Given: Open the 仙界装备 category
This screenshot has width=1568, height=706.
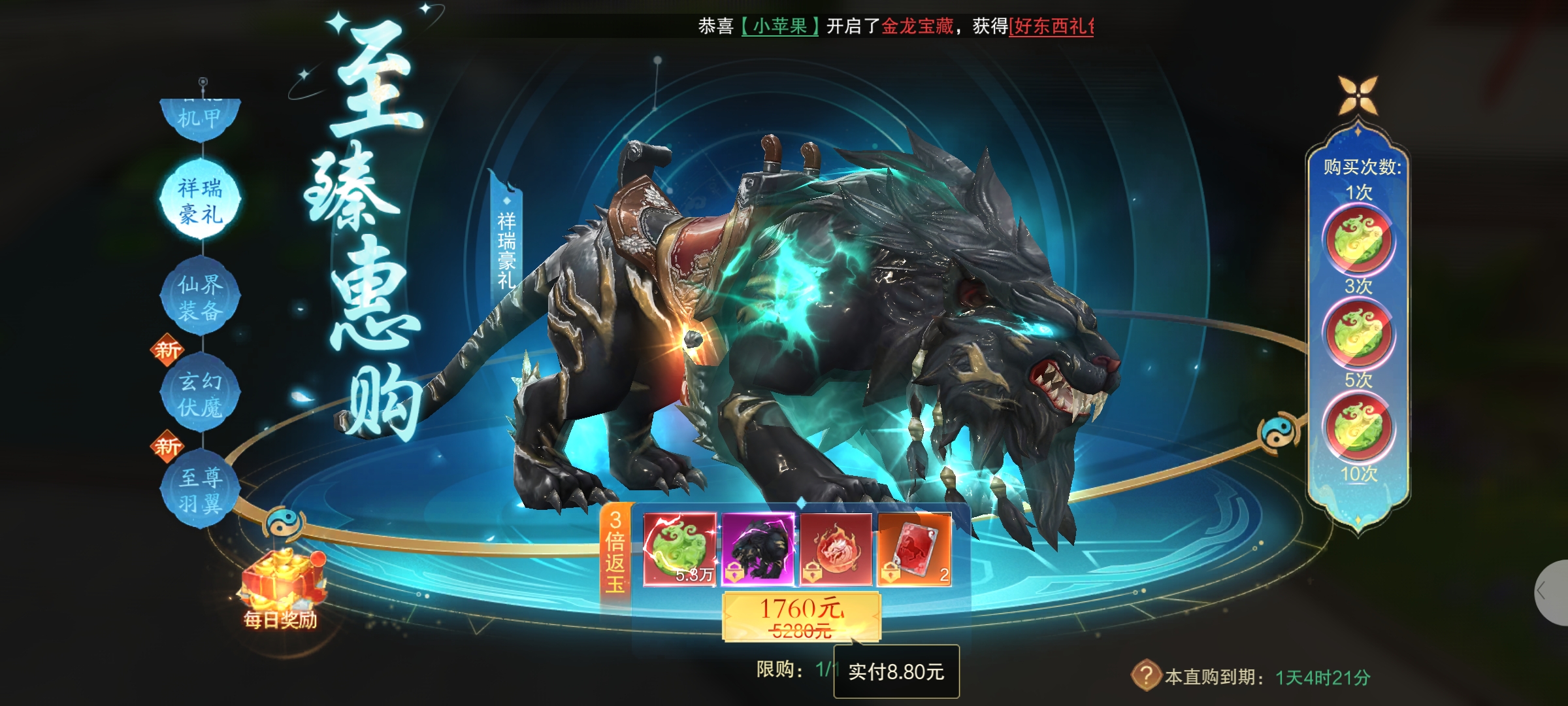Looking at the screenshot, I should pyautogui.click(x=200, y=297).
